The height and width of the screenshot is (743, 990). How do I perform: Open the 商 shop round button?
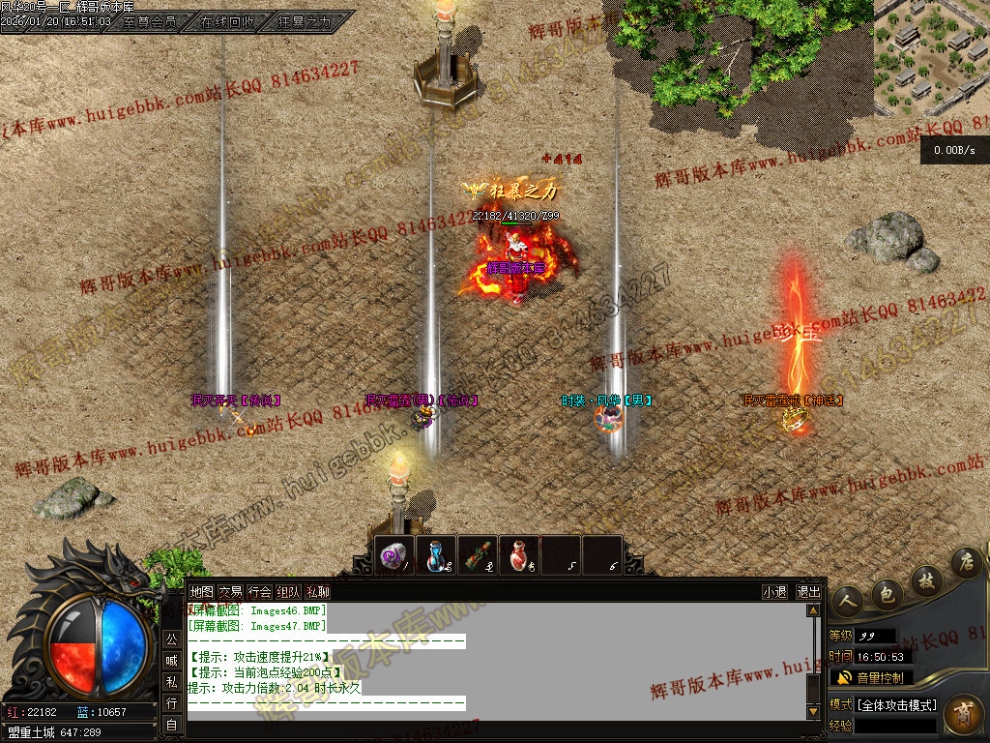(963, 714)
